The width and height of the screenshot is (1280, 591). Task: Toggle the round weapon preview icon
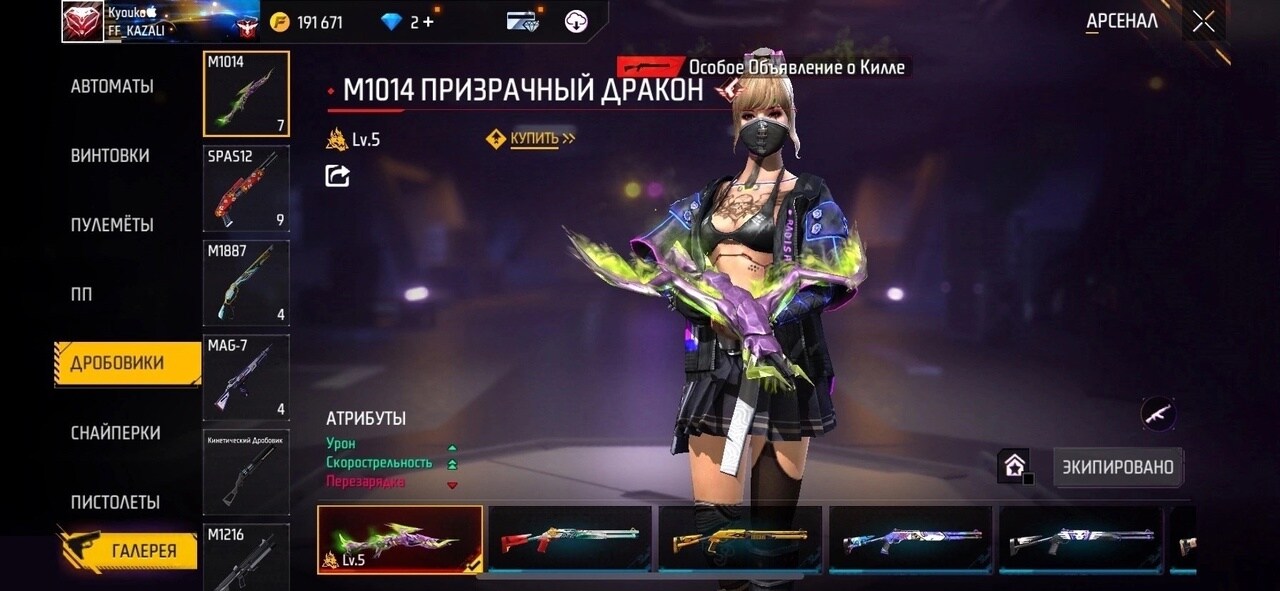point(1158,413)
